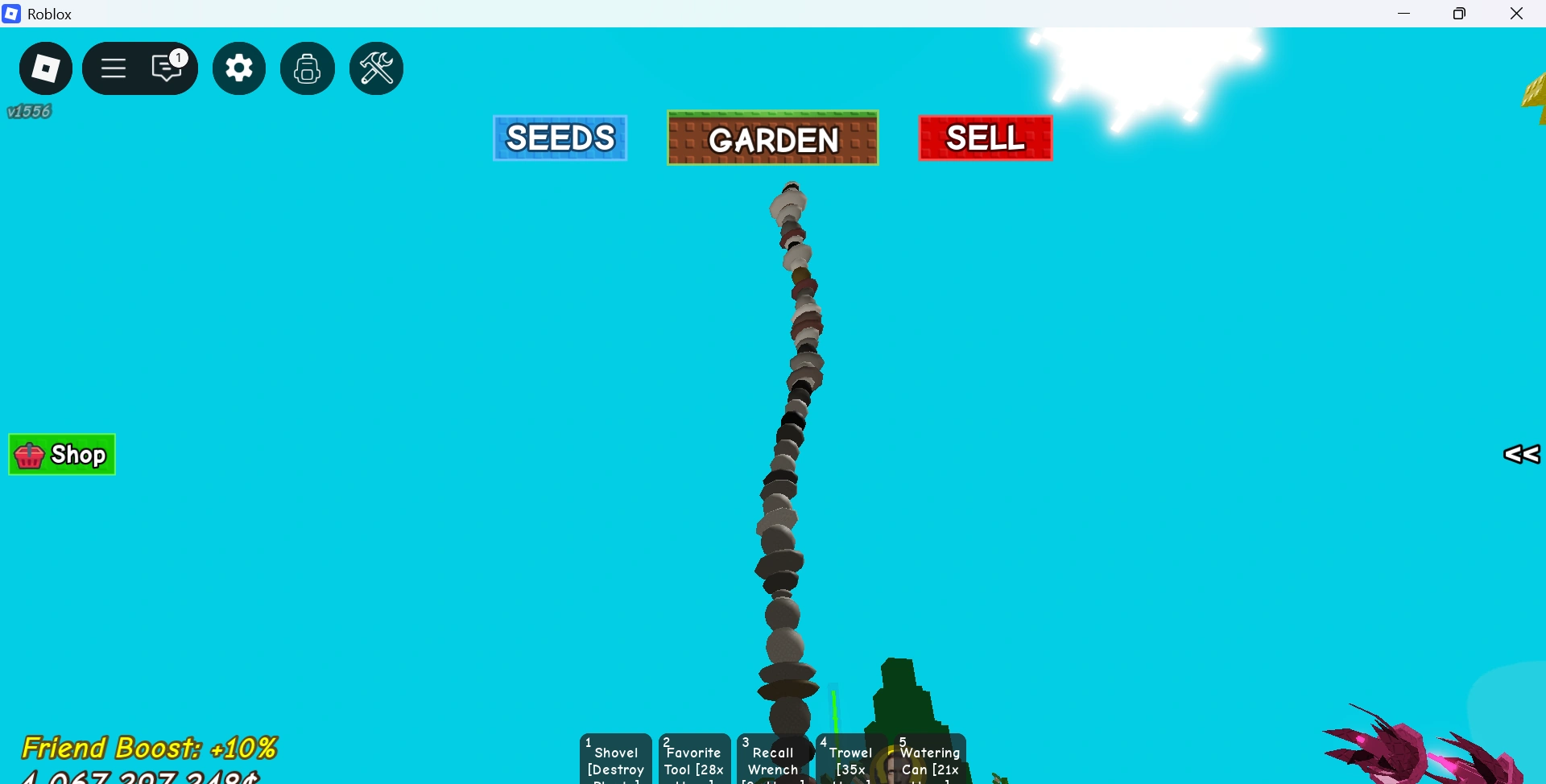Image resolution: width=1546 pixels, height=784 pixels.
Task: Open the backpack inventory icon
Action: pos(307,68)
